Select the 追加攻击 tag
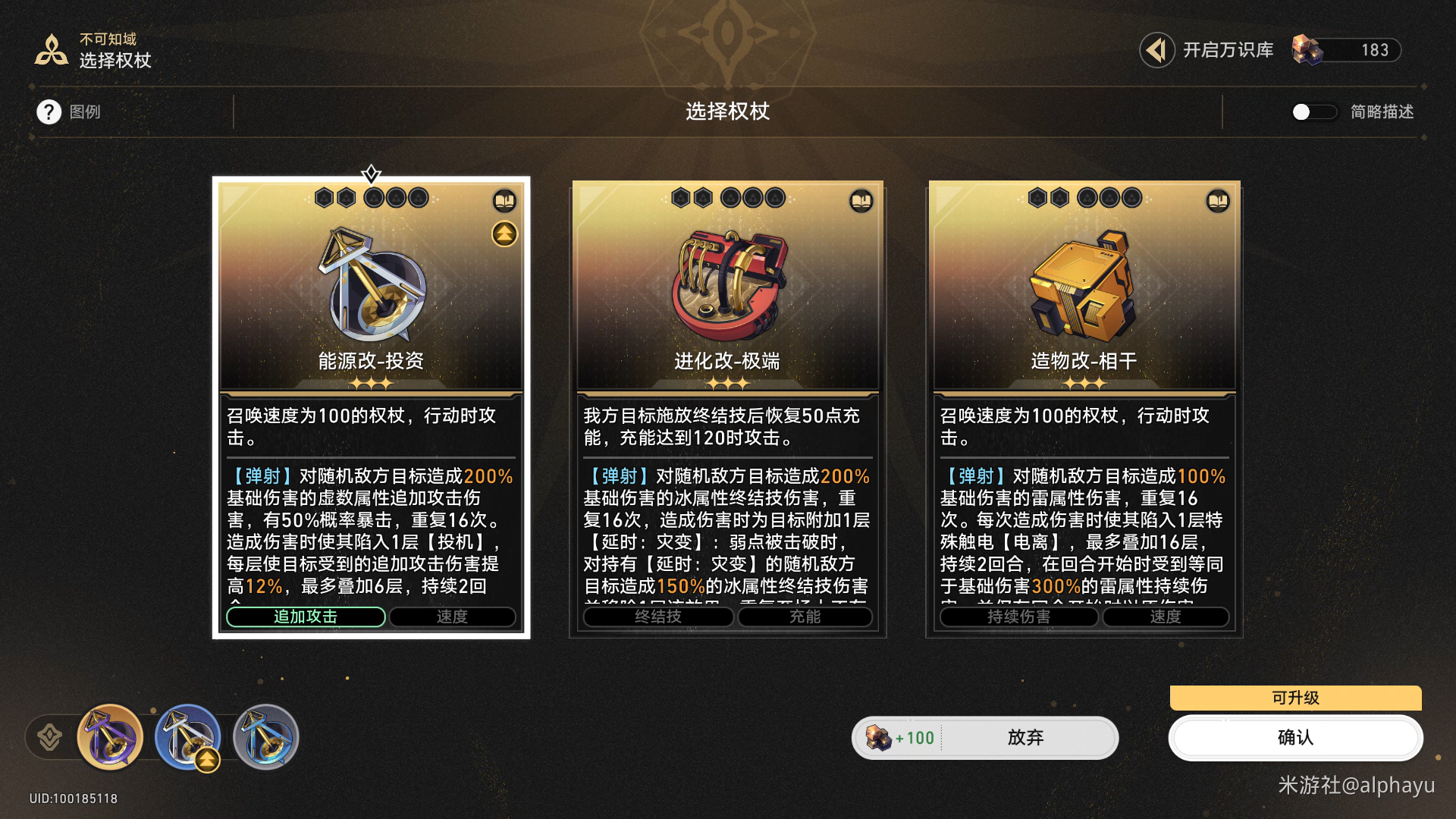Viewport: 1456px width, 819px height. (x=306, y=617)
